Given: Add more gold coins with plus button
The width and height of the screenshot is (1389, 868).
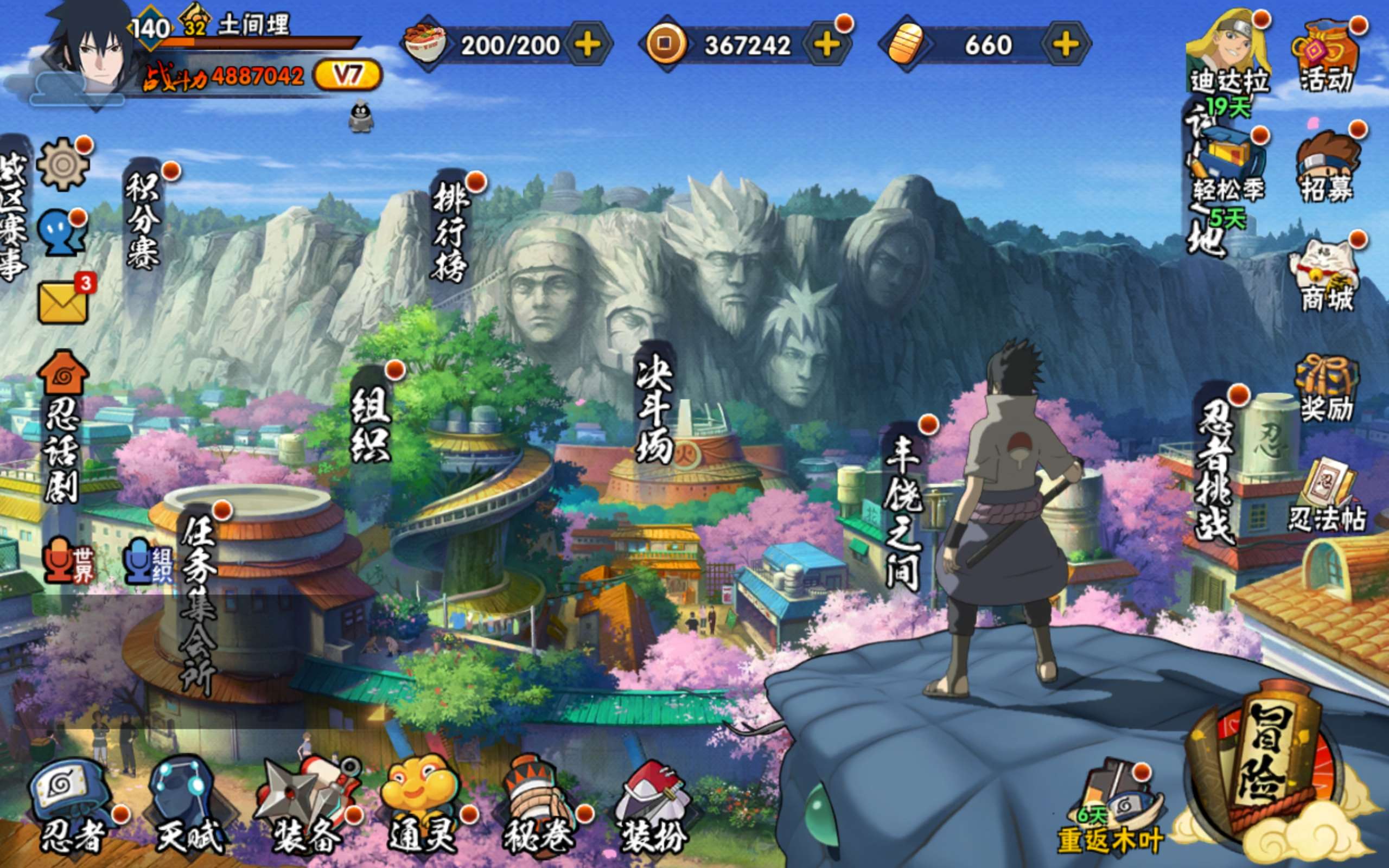Looking at the screenshot, I should pos(826,45).
